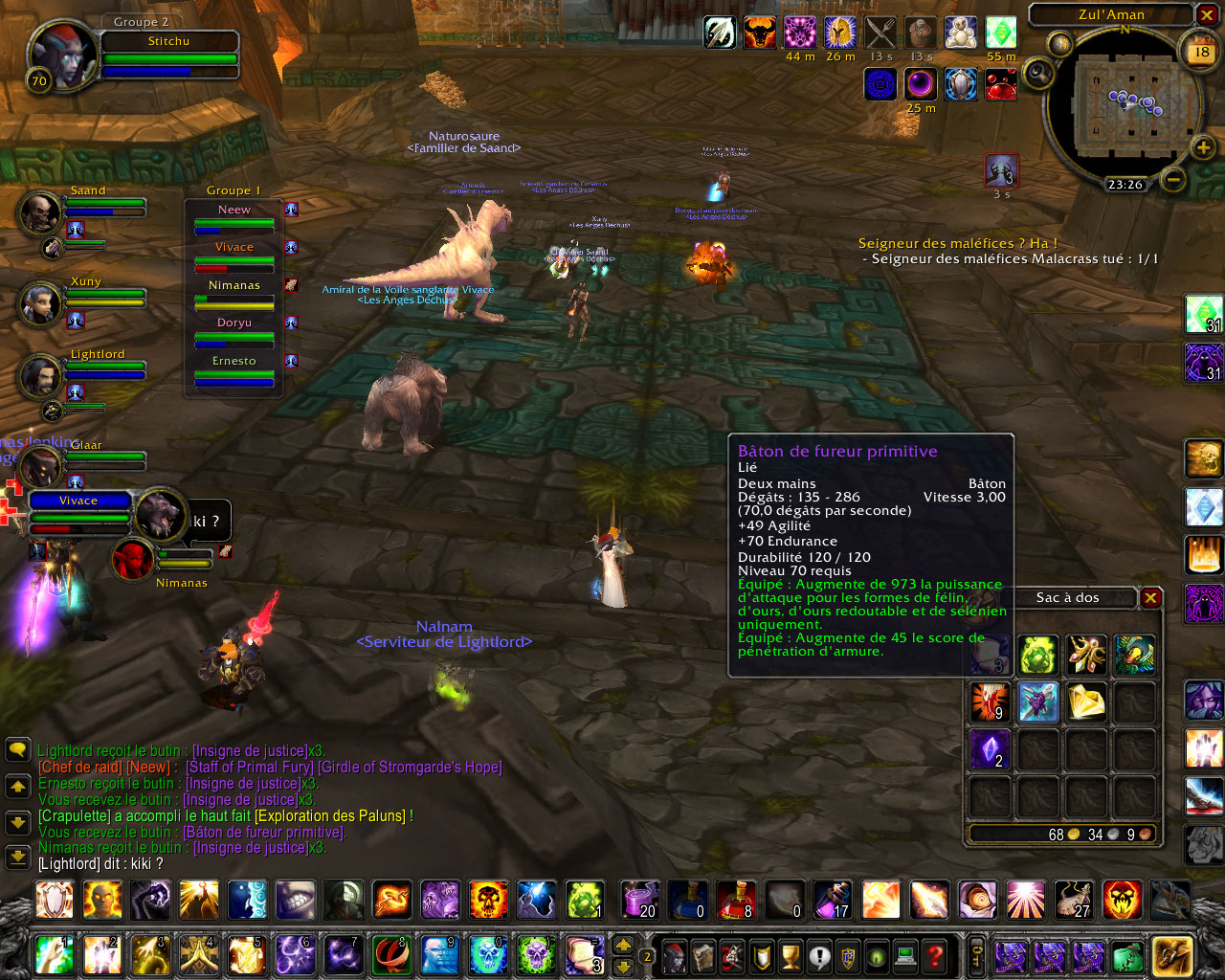Close the Sac à dos bag window

(x=1150, y=598)
